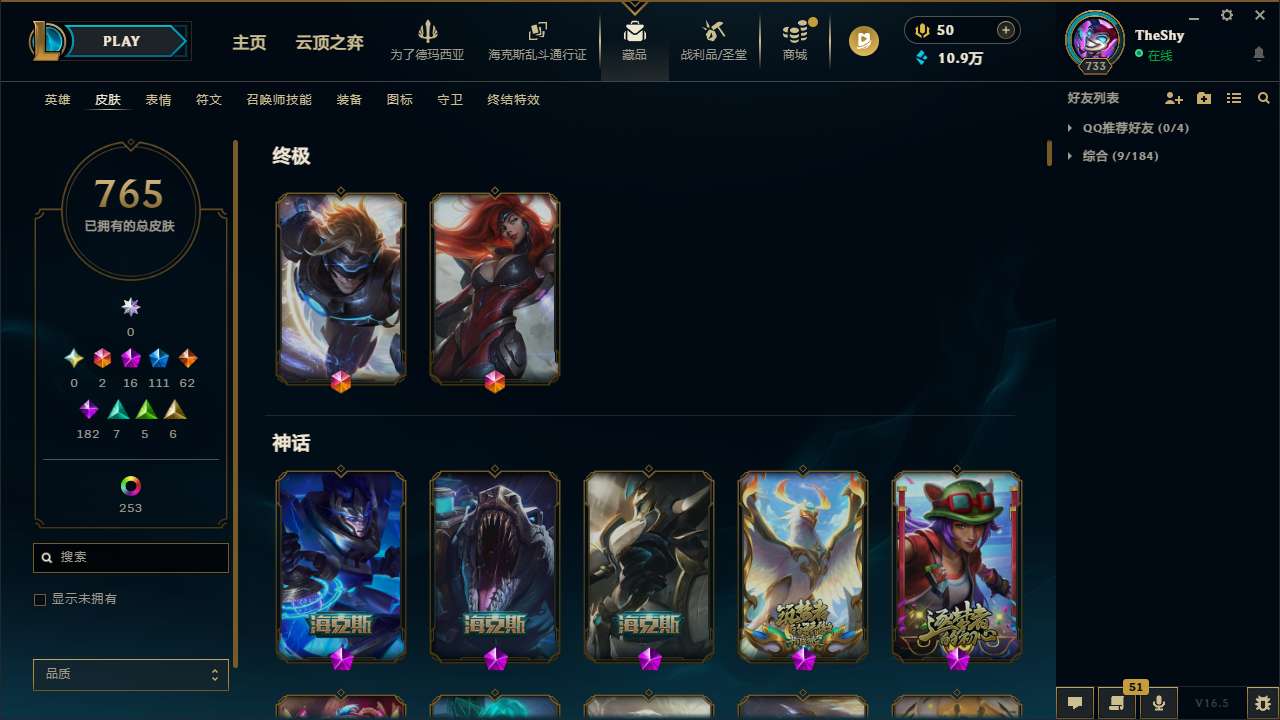The height and width of the screenshot is (720, 1280).
Task: Open the 主页 menu item
Action: [249, 43]
